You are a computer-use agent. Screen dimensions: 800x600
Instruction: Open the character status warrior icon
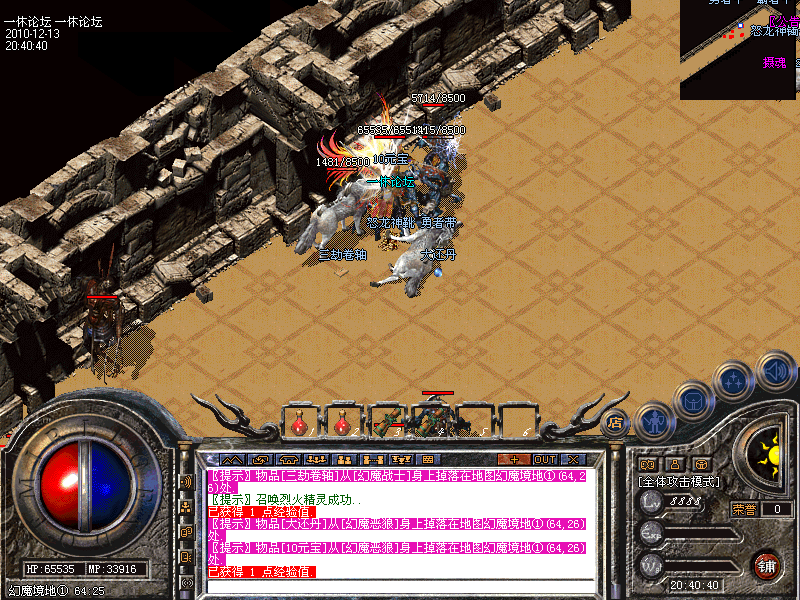pyautogui.click(x=653, y=422)
